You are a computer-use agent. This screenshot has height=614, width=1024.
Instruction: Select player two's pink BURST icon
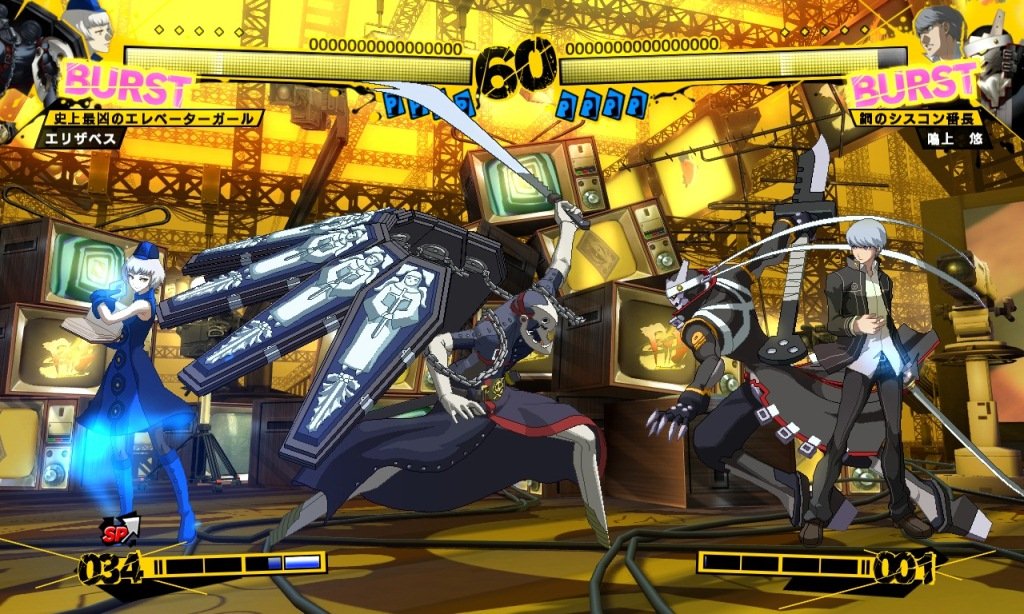912,85
